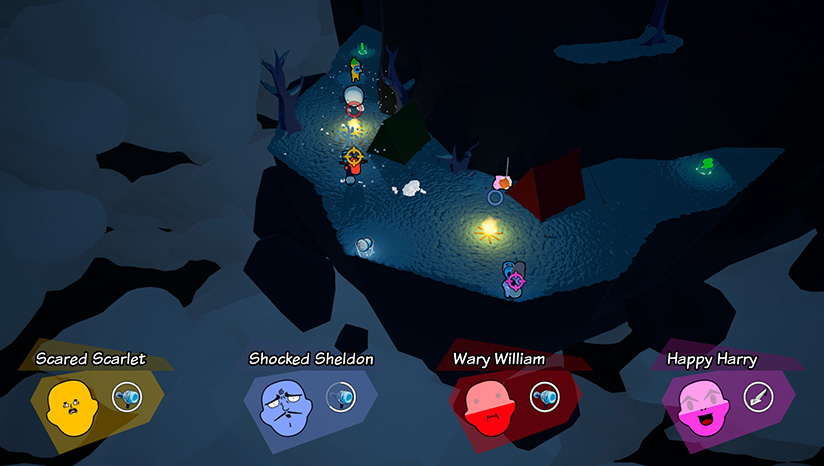824x466 pixels.
Task: Click Scared Scarlet's flashlight item icon
Action: (126, 398)
